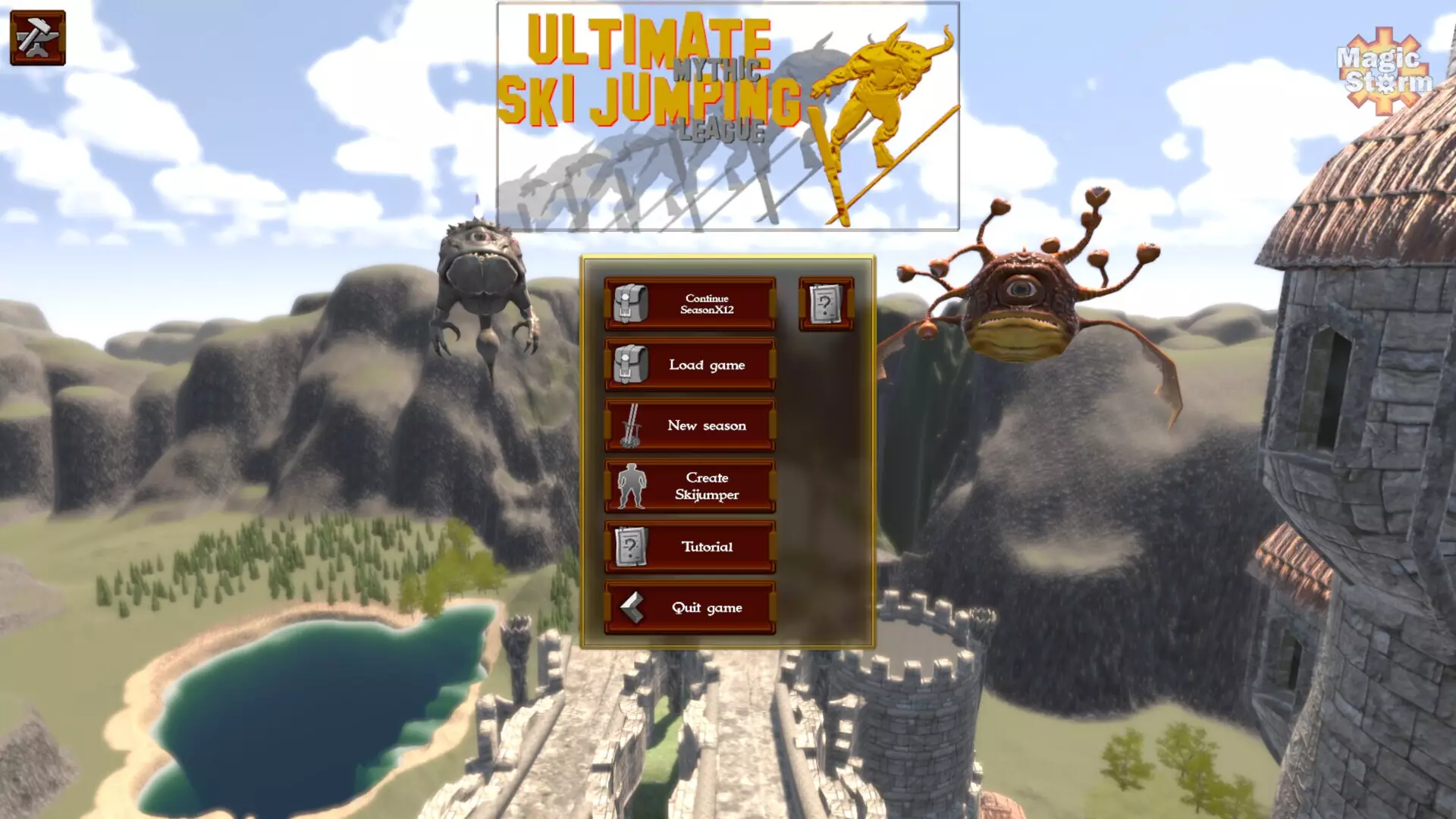
Task: Open the hammer and anvil settings icon
Action: pyautogui.click(x=36, y=36)
